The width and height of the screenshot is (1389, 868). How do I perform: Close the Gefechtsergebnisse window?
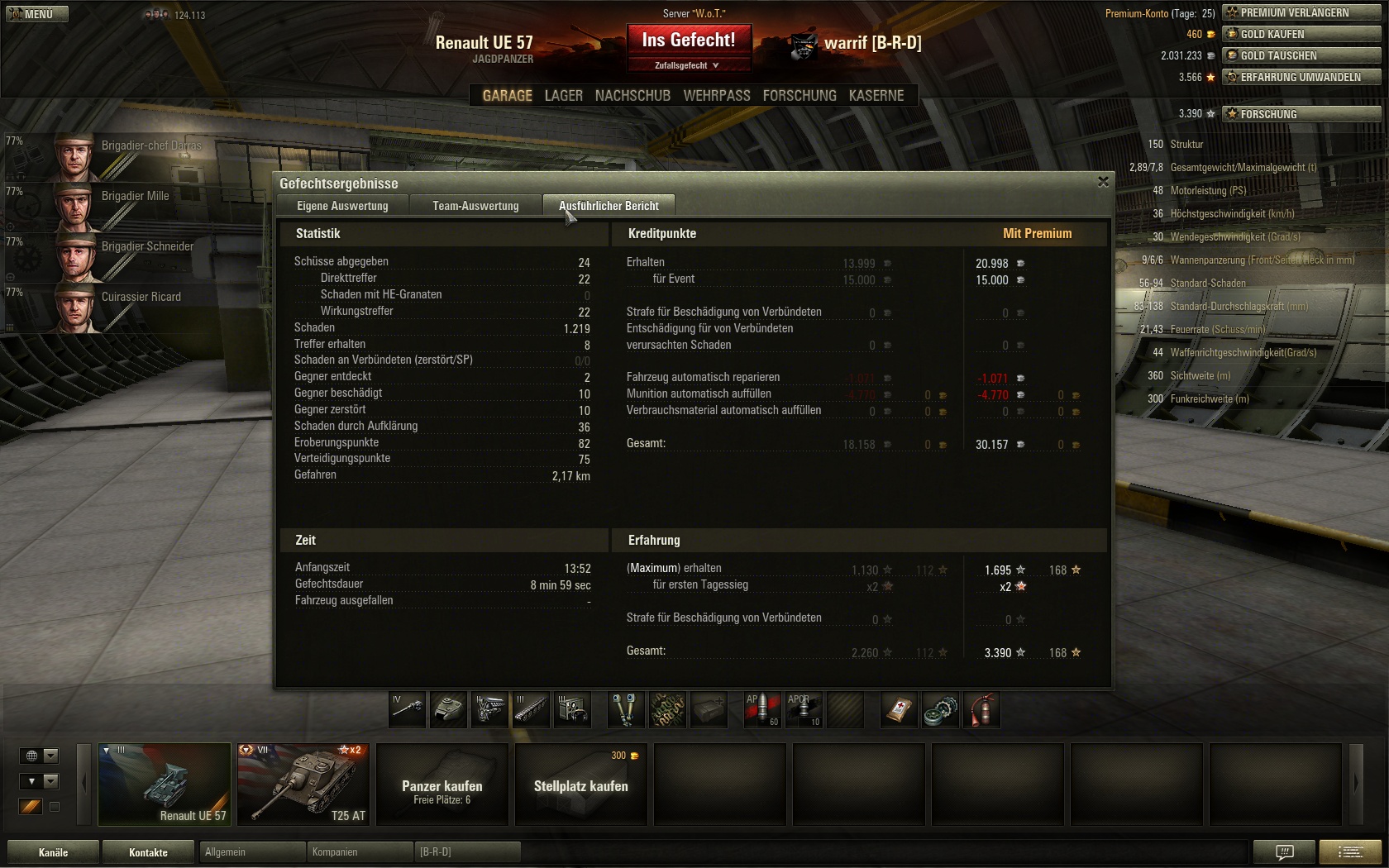1103,182
